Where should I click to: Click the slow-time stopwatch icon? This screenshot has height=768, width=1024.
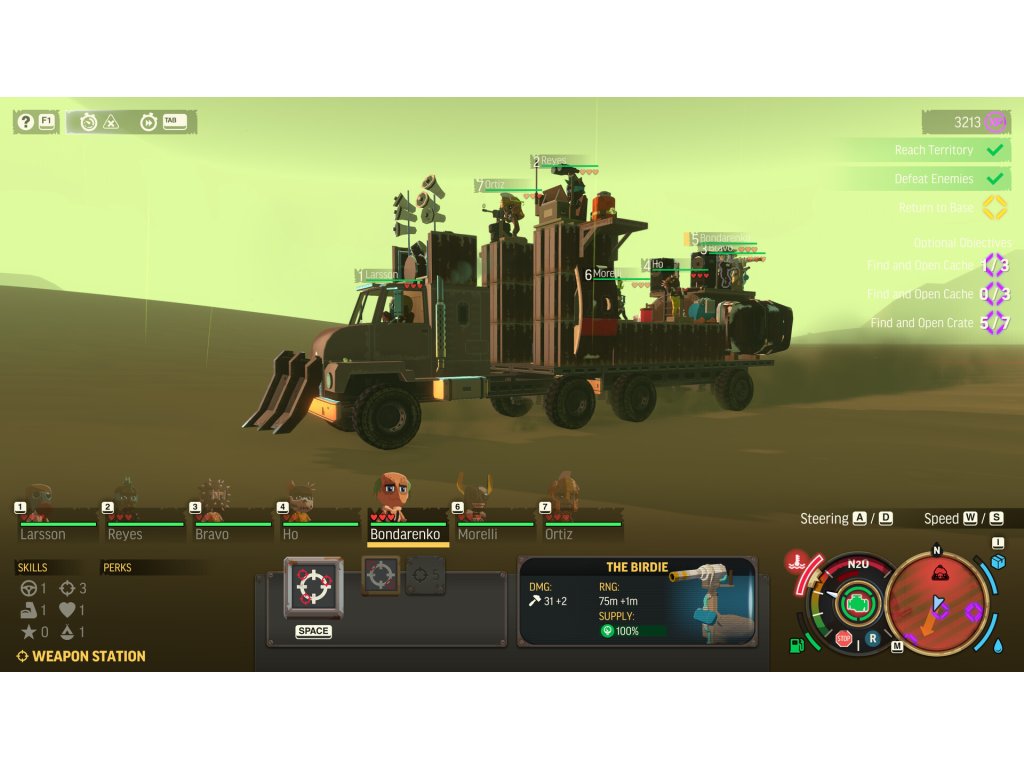pos(89,122)
